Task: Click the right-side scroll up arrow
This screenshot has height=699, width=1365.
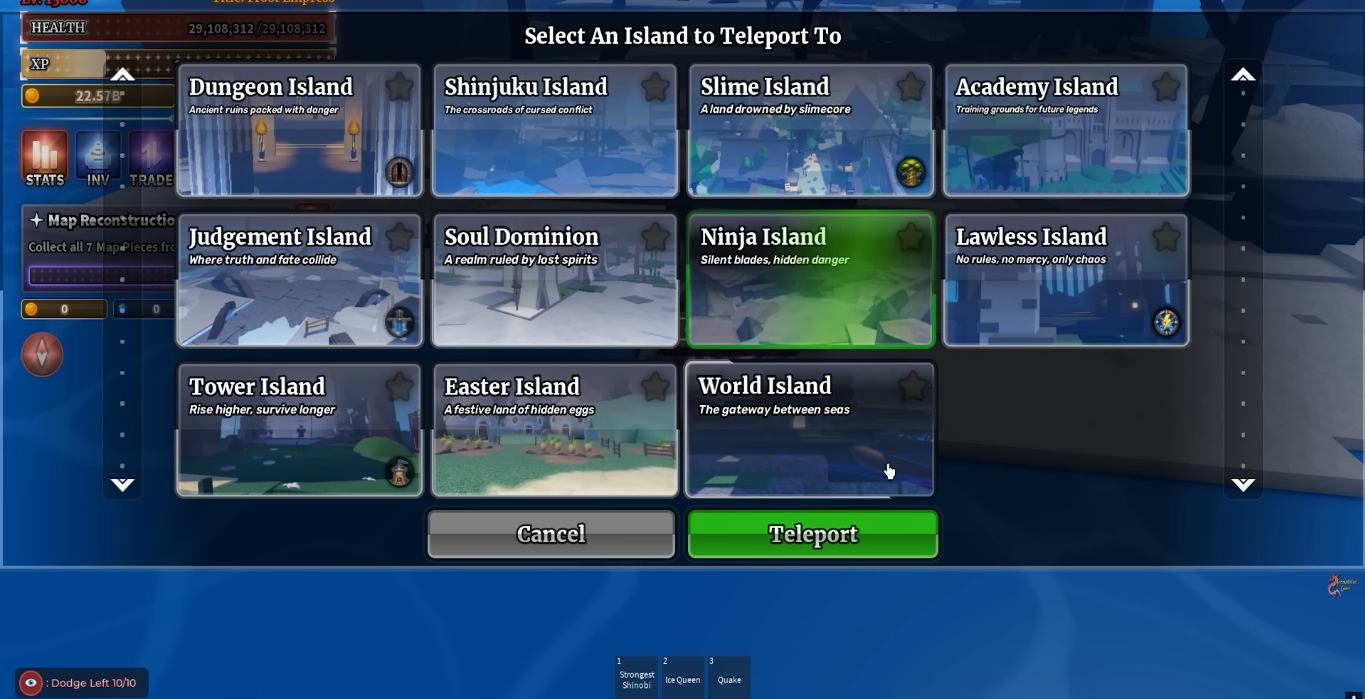Action: pos(1243,75)
